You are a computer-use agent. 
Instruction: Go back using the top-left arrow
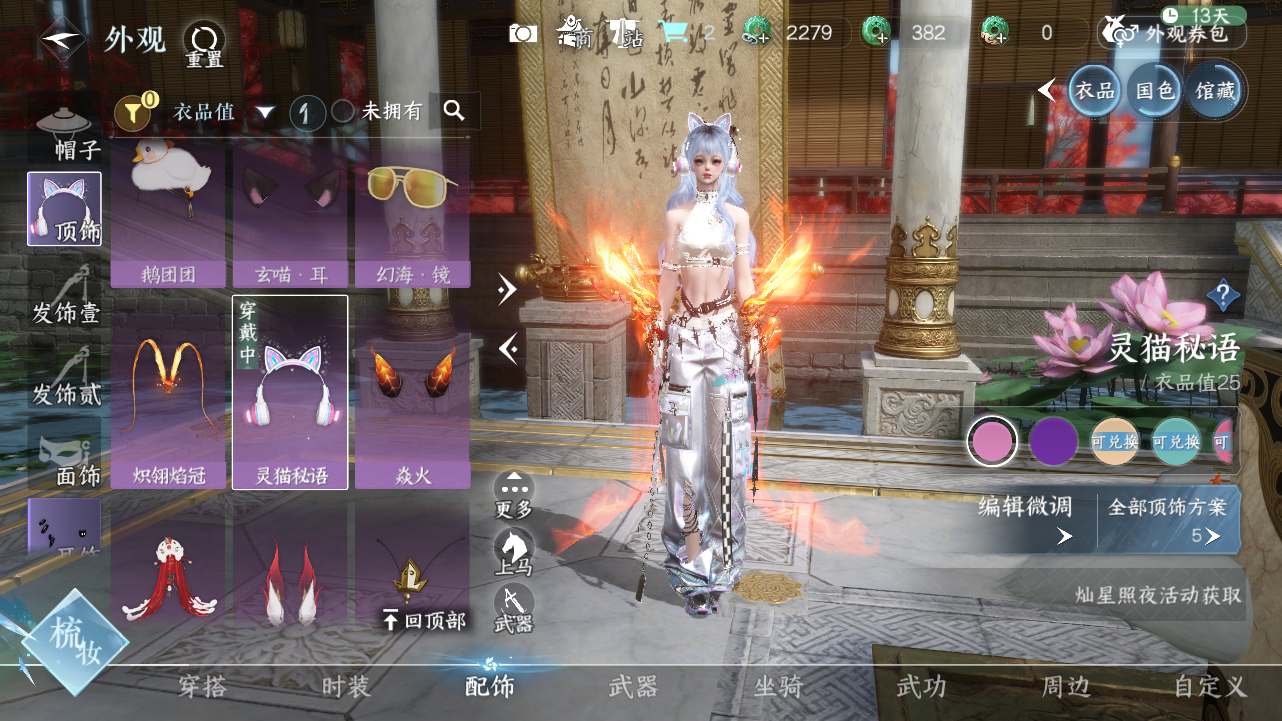(x=62, y=40)
